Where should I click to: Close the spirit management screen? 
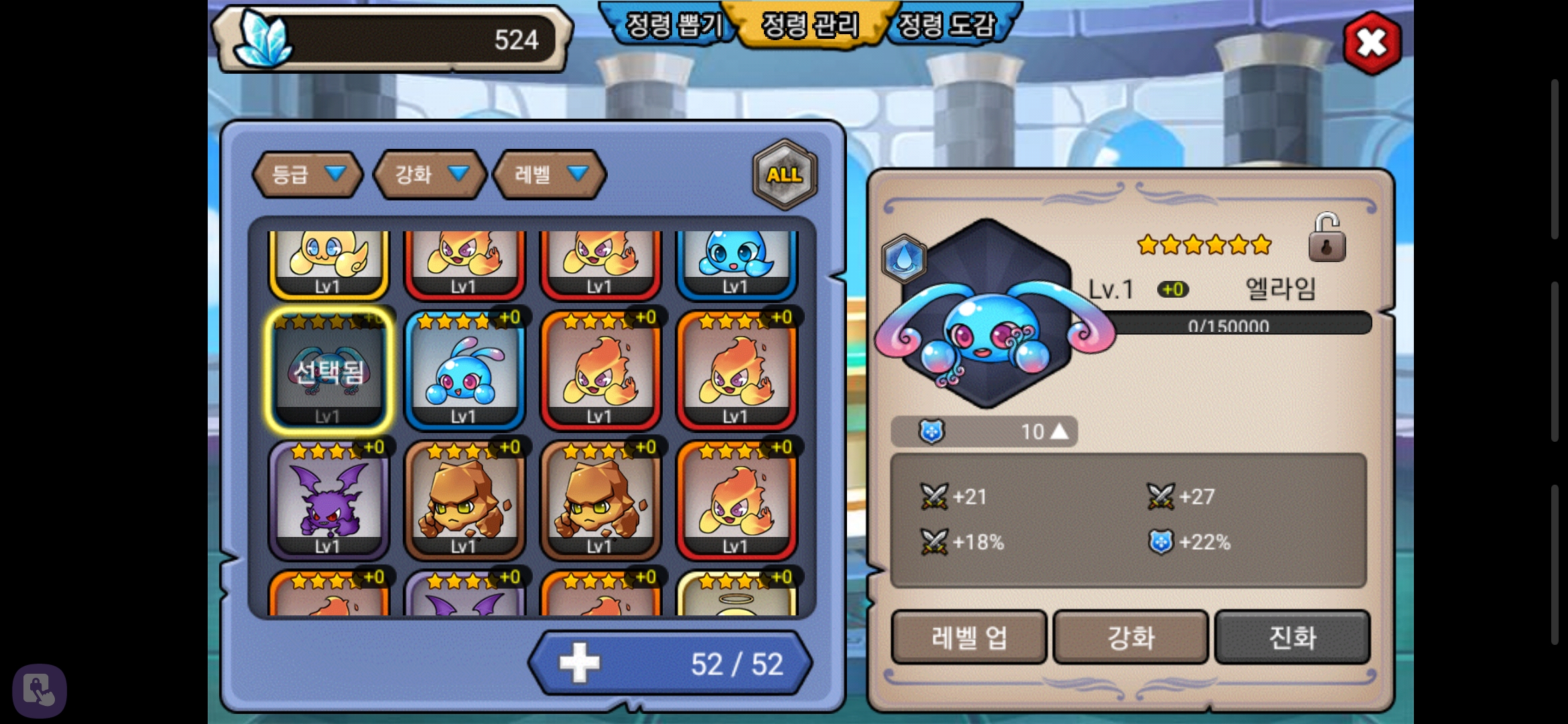(x=1372, y=44)
